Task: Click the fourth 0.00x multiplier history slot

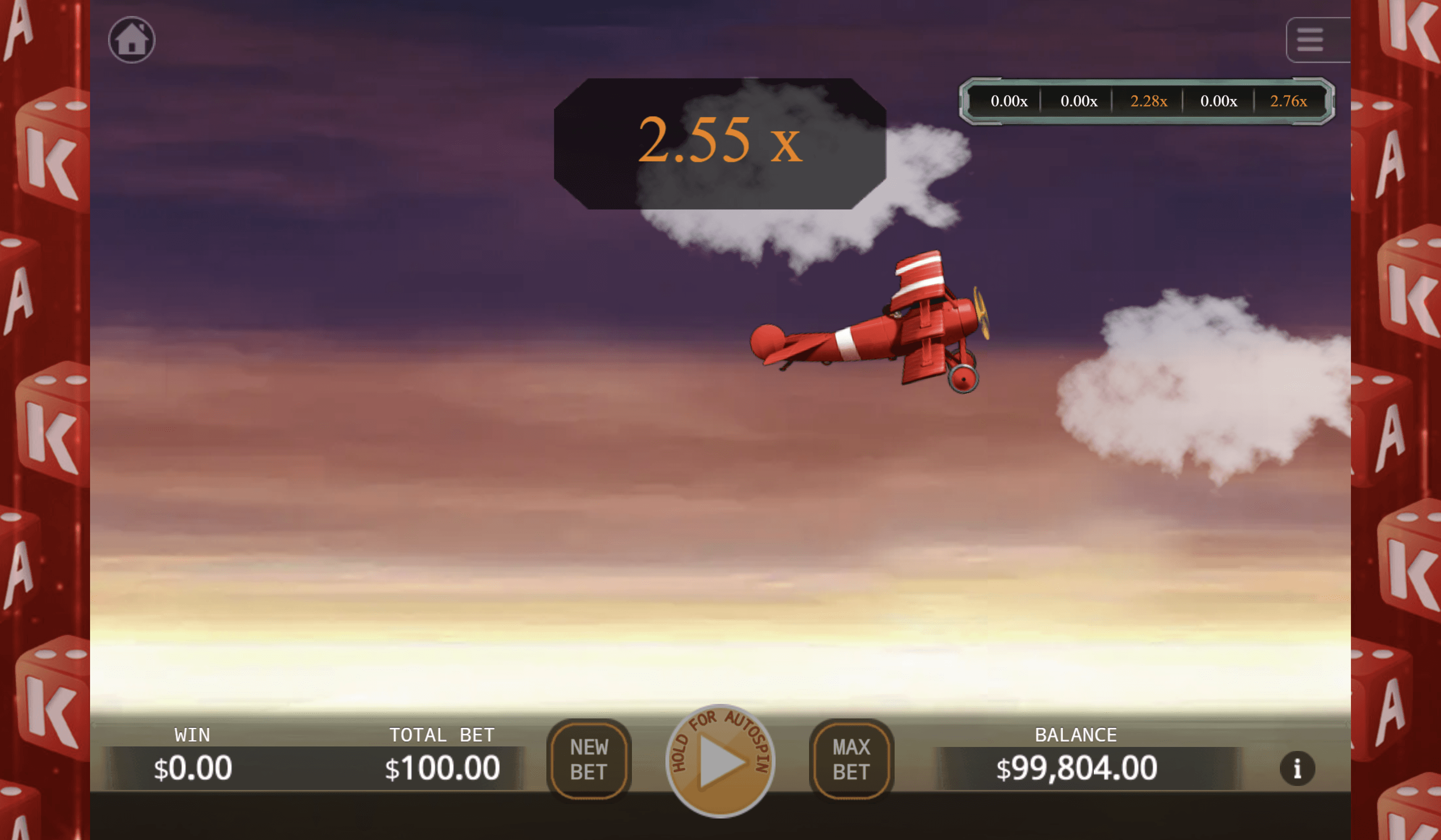Action: click(1219, 101)
